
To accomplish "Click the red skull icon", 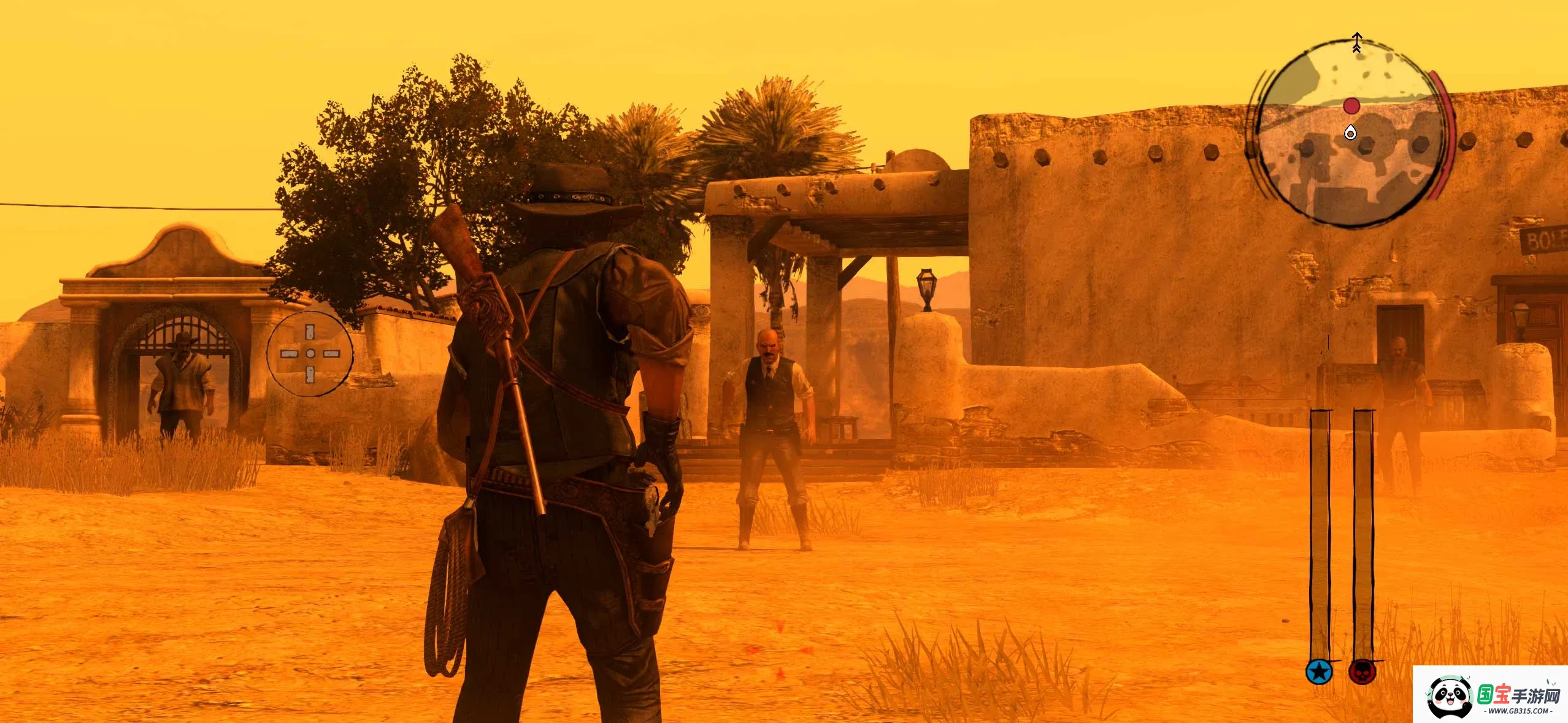I will (x=1362, y=672).
